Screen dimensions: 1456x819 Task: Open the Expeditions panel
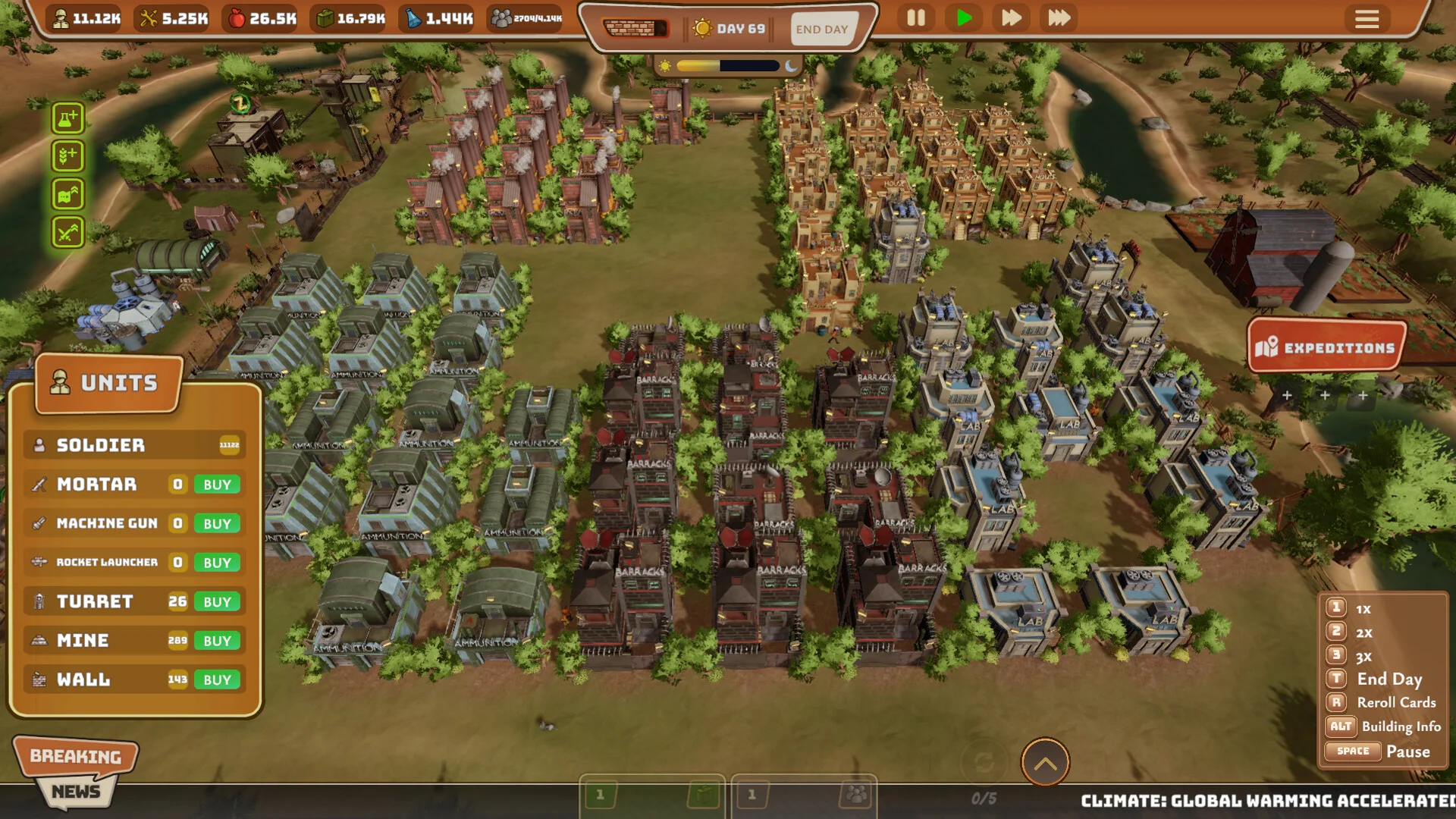click(1327, 347)
